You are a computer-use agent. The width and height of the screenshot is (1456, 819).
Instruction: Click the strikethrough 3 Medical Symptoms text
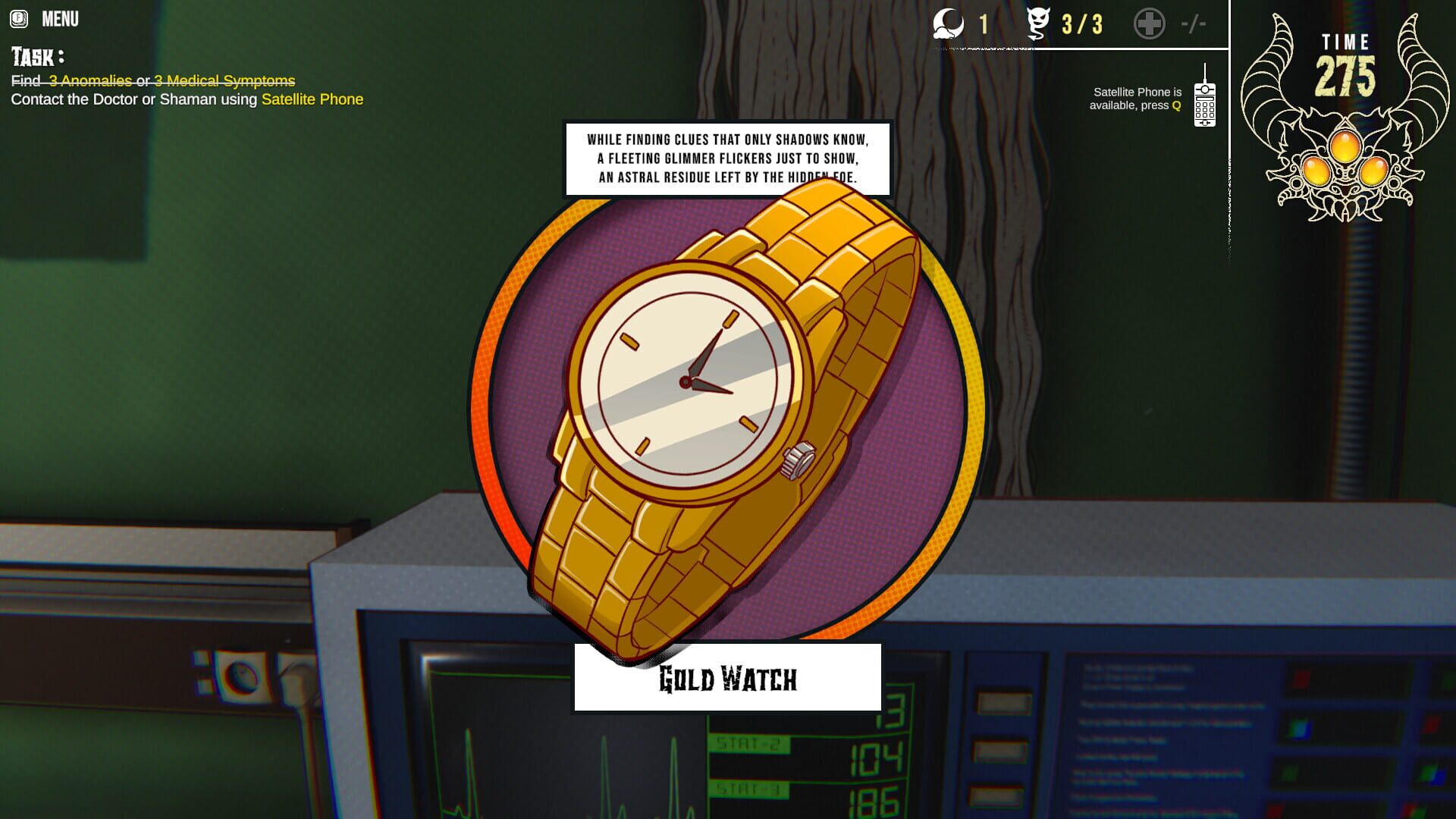click(x=224, y=80)
